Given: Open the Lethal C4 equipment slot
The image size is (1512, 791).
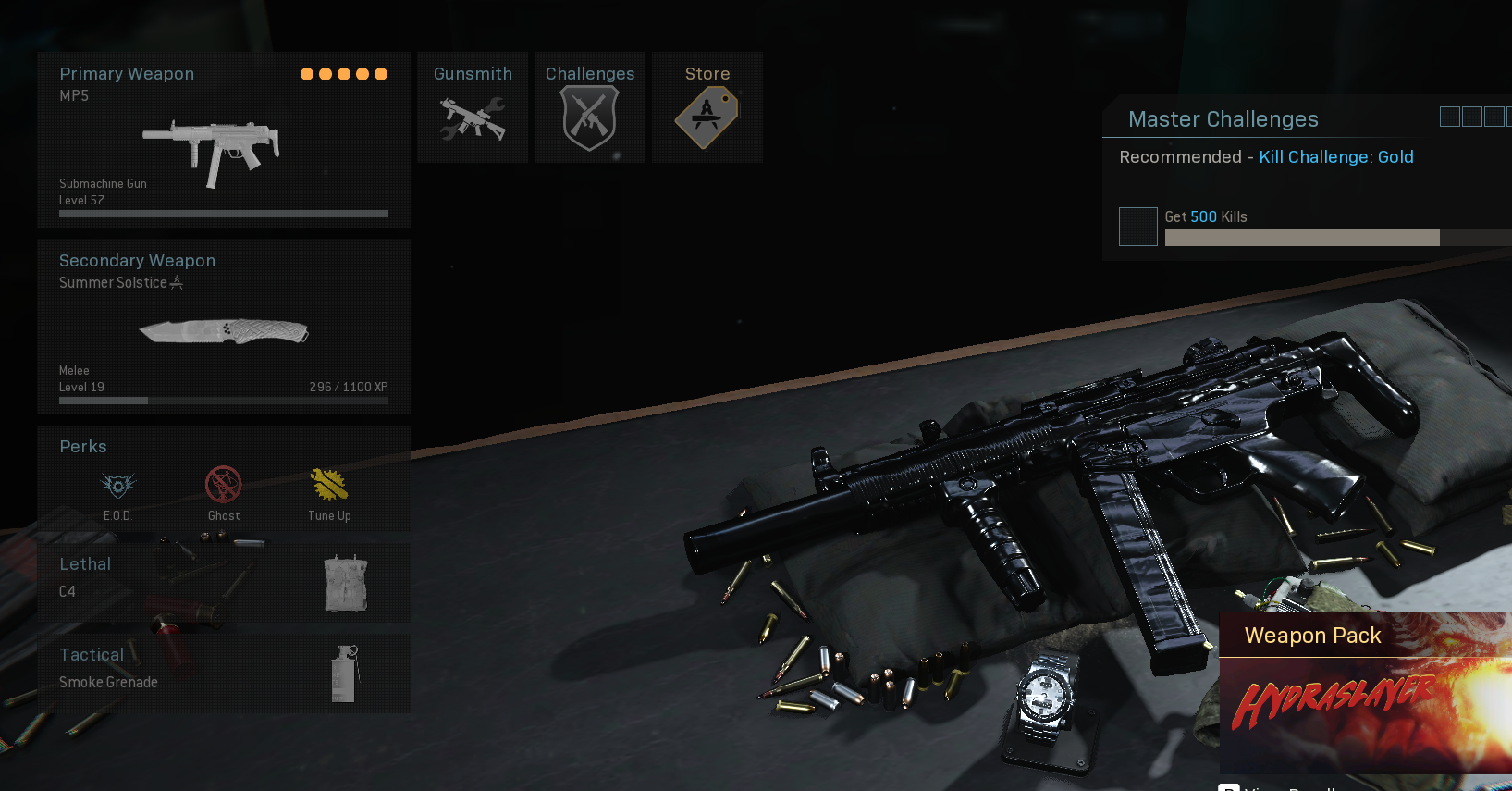Looking at the screenshot, I should [223, 582].
